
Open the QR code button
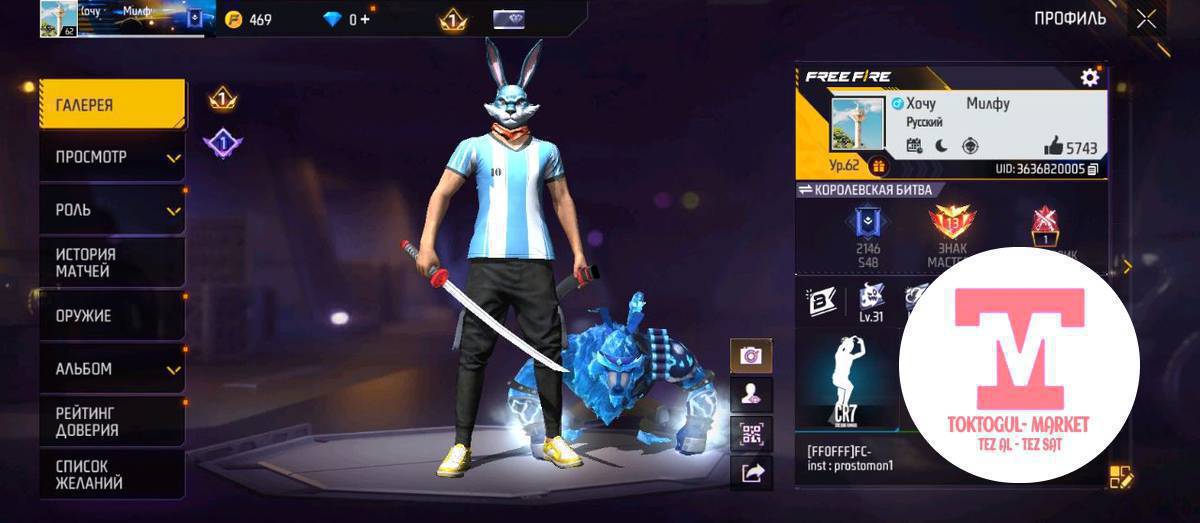click(750, 433)
